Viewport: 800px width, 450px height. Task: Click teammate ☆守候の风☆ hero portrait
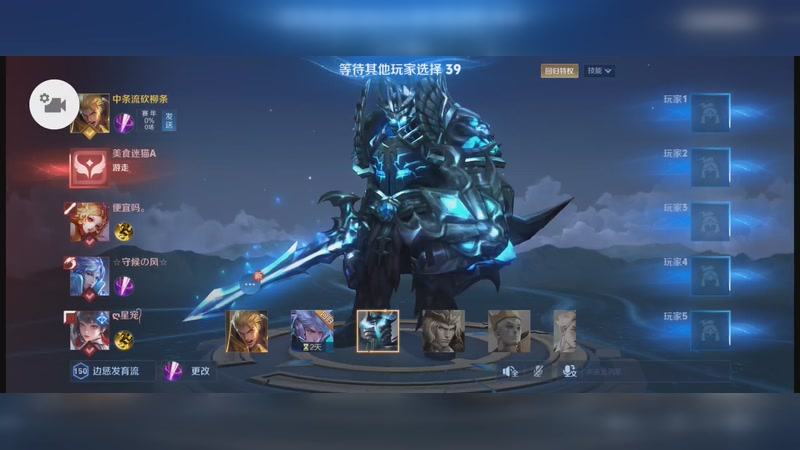[89, 276]
